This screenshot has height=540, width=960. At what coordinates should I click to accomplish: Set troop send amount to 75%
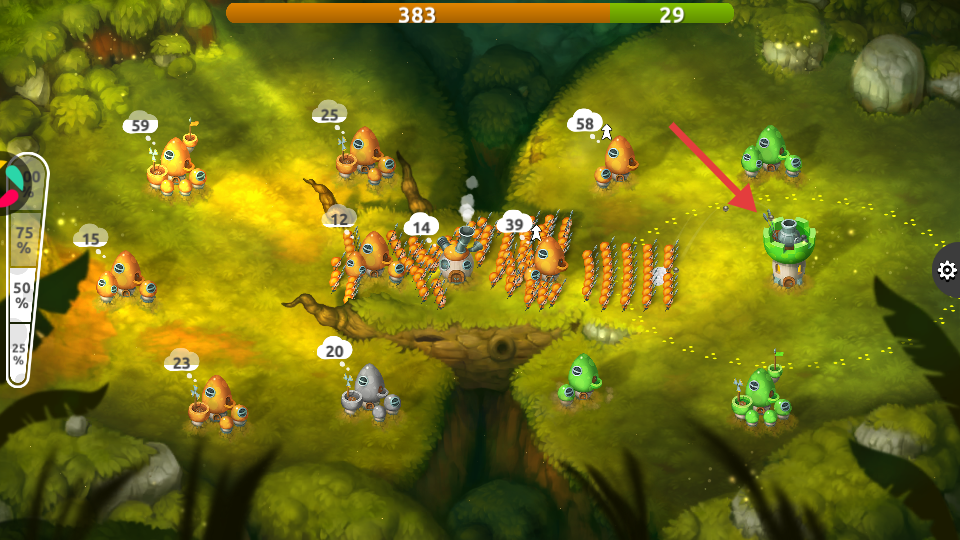23,241
